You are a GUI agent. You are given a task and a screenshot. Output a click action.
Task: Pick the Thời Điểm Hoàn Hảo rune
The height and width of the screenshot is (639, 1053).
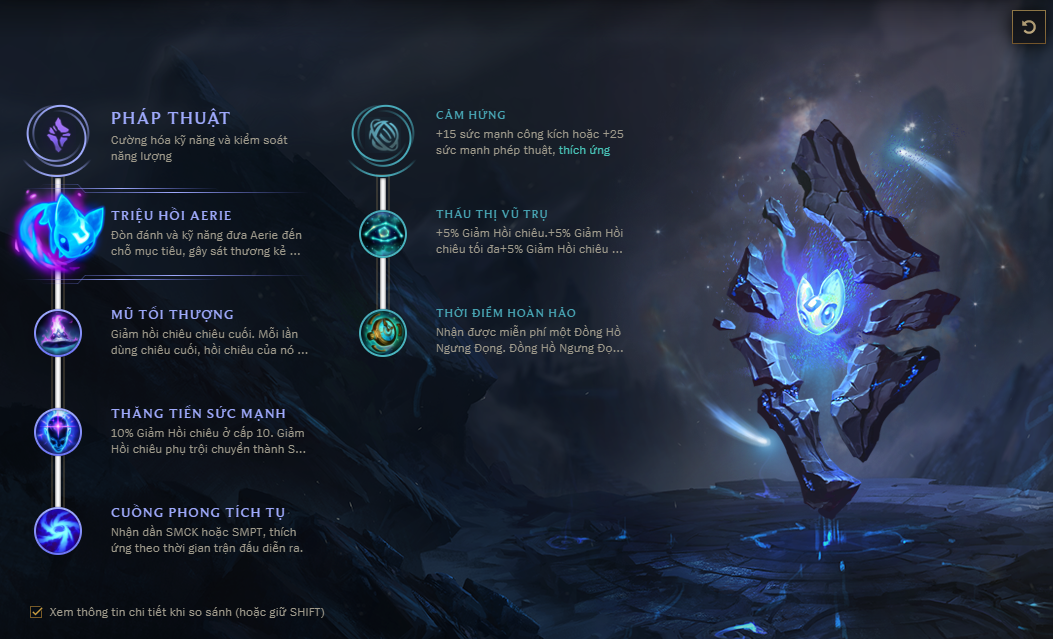[383, 332]
